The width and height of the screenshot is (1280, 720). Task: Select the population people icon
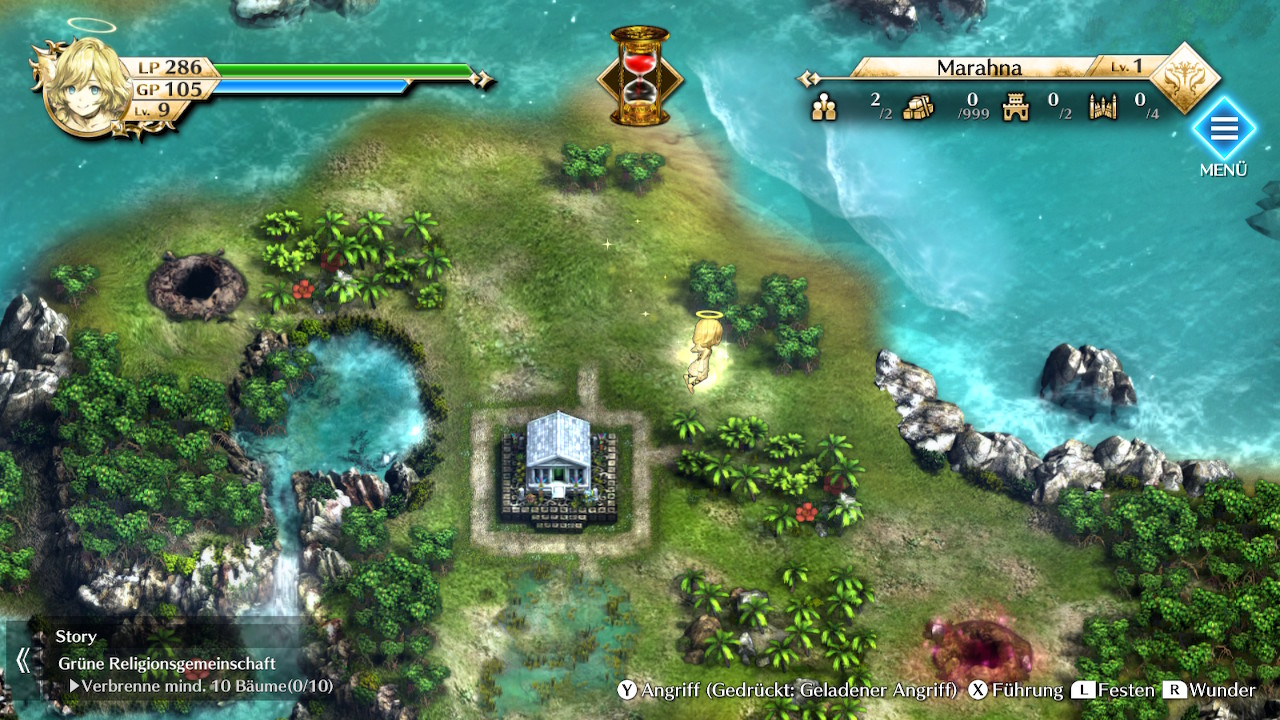click(824, 106)
